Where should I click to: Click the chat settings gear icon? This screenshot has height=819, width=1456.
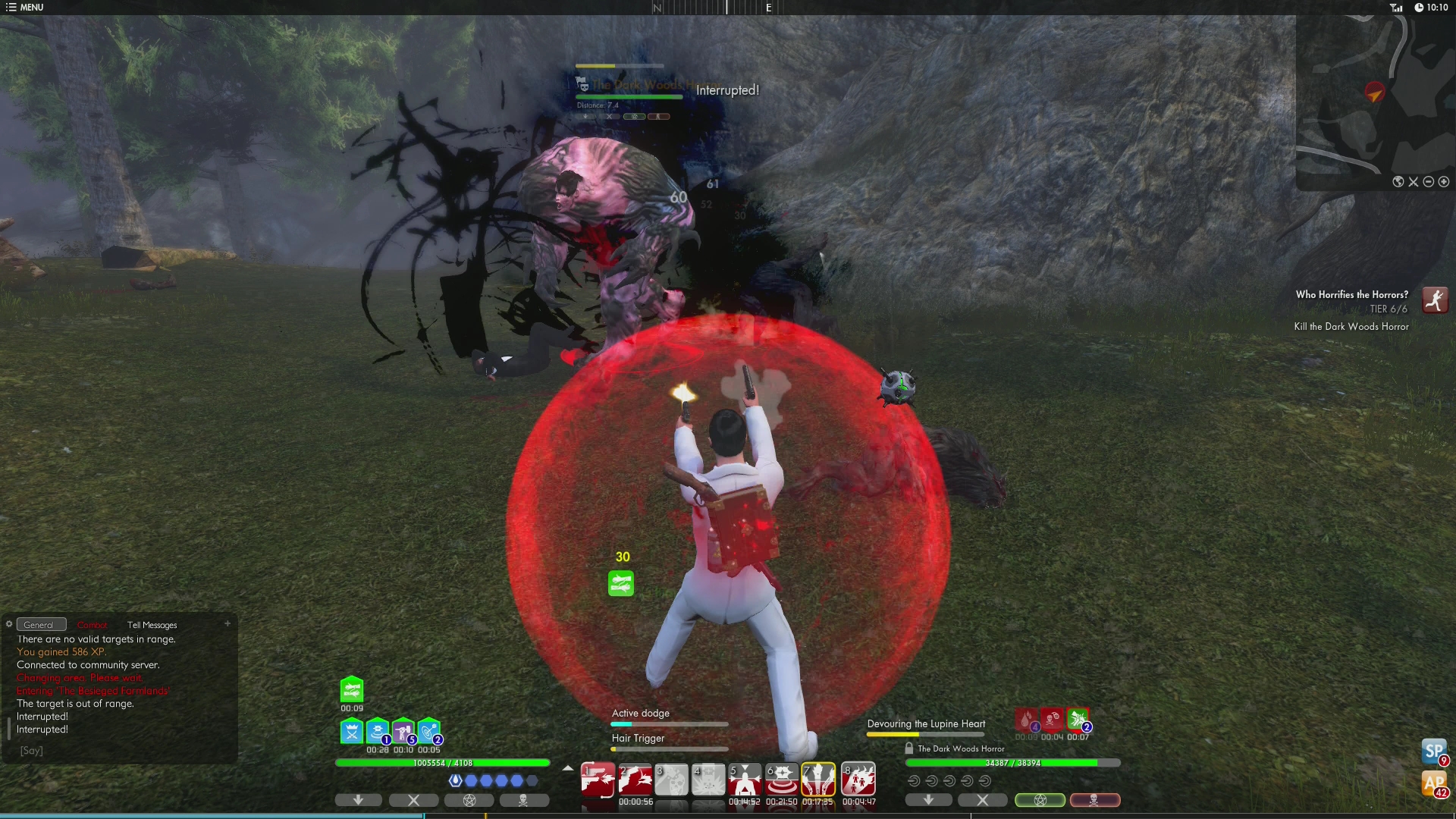pos(8,623)
